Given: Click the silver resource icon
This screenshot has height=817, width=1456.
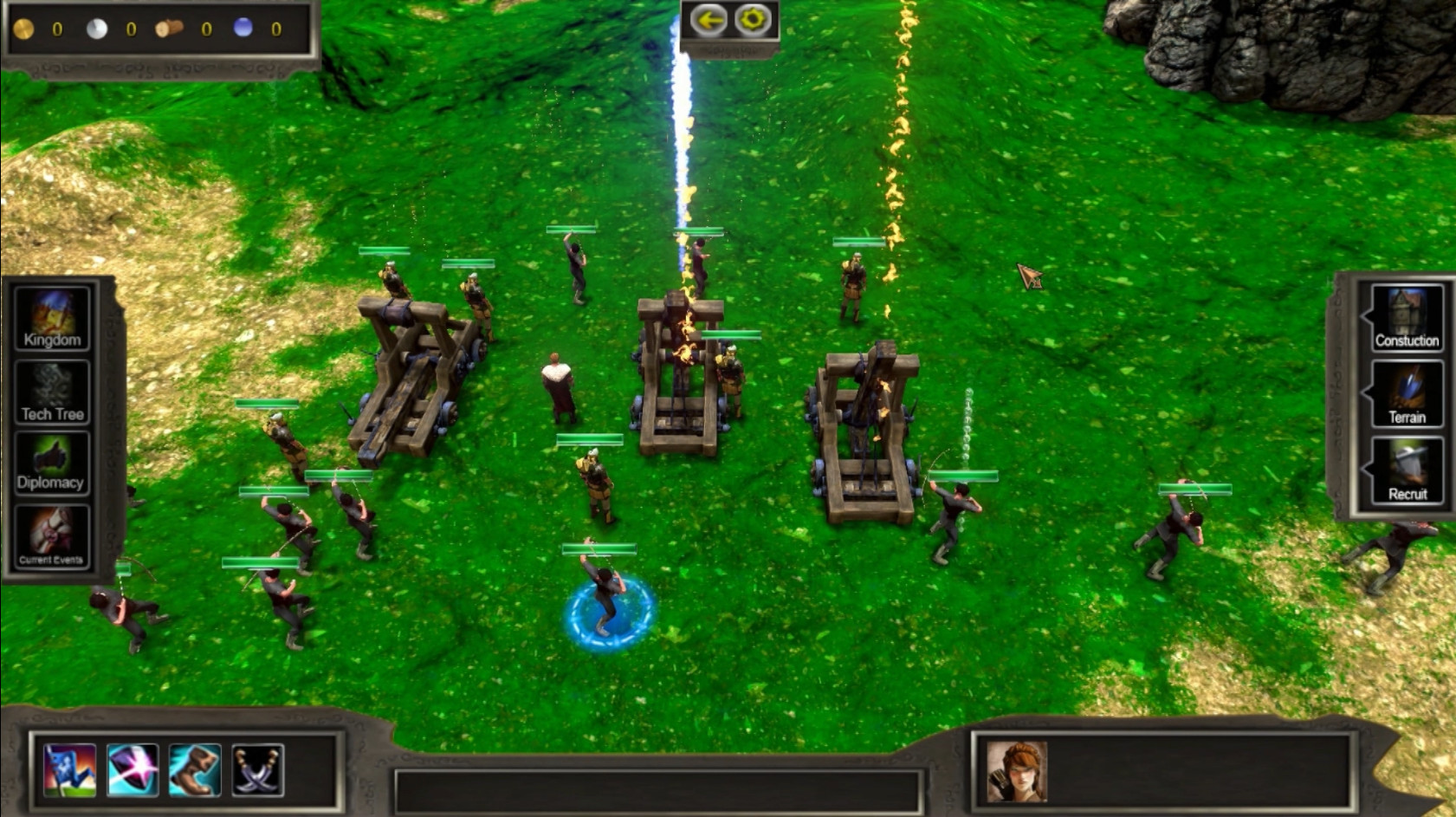Looking at the screenshot, I should pyautogui.click(x=98, y=27).
